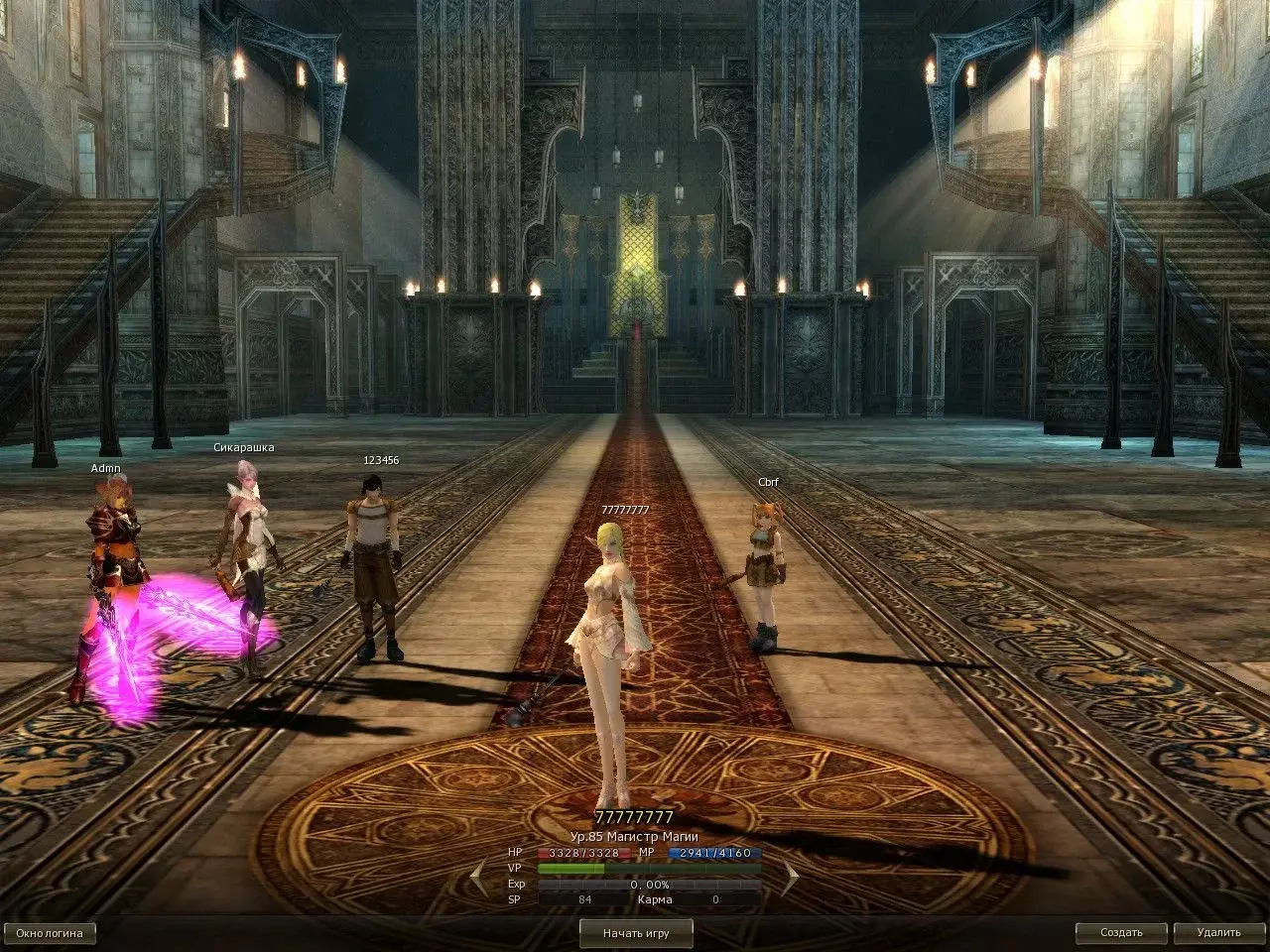The height and width of the screenshot is (952, 1270).
Task: Open character creation with "Создать"
Action: [x=1121, y=933]
